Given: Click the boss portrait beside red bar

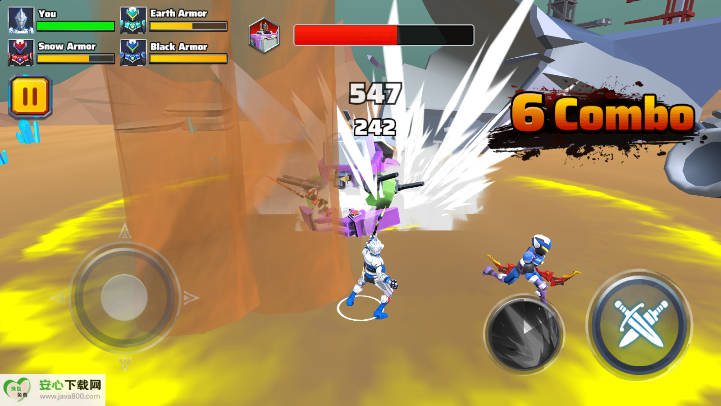Looking at the screenshot, I should 265,34.
